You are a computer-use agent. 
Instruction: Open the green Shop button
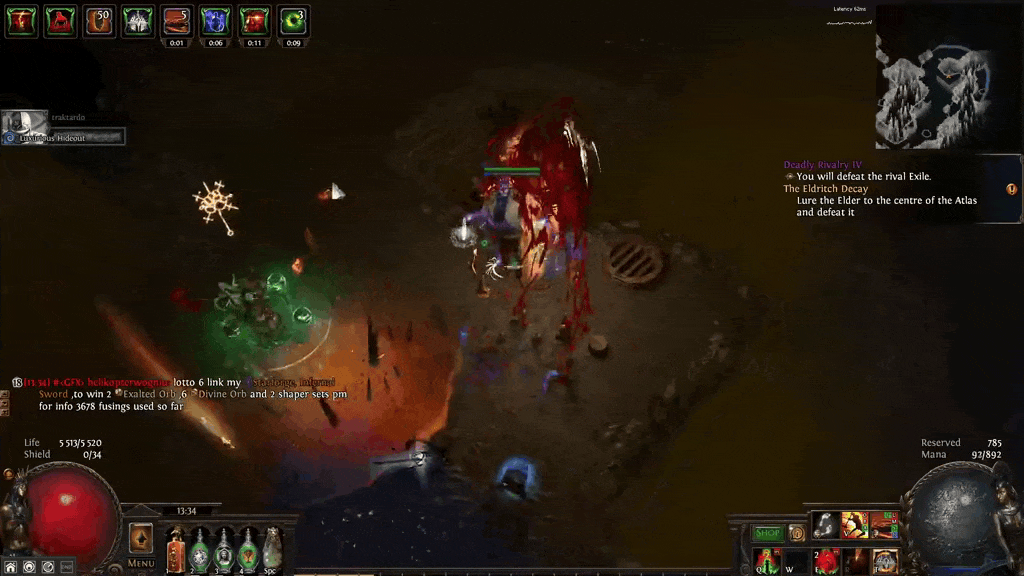click(767, 534)
